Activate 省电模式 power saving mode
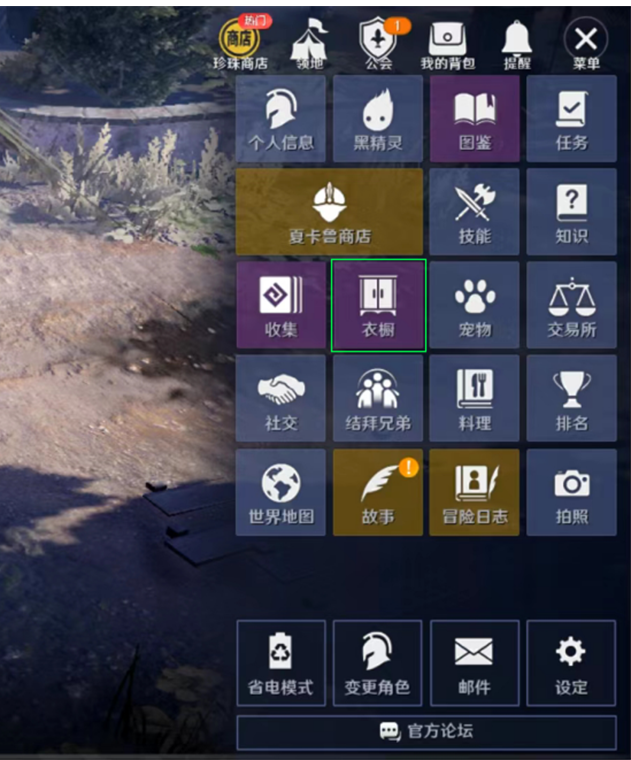Viewport: 631px width, 760px height. pos(281,663)
